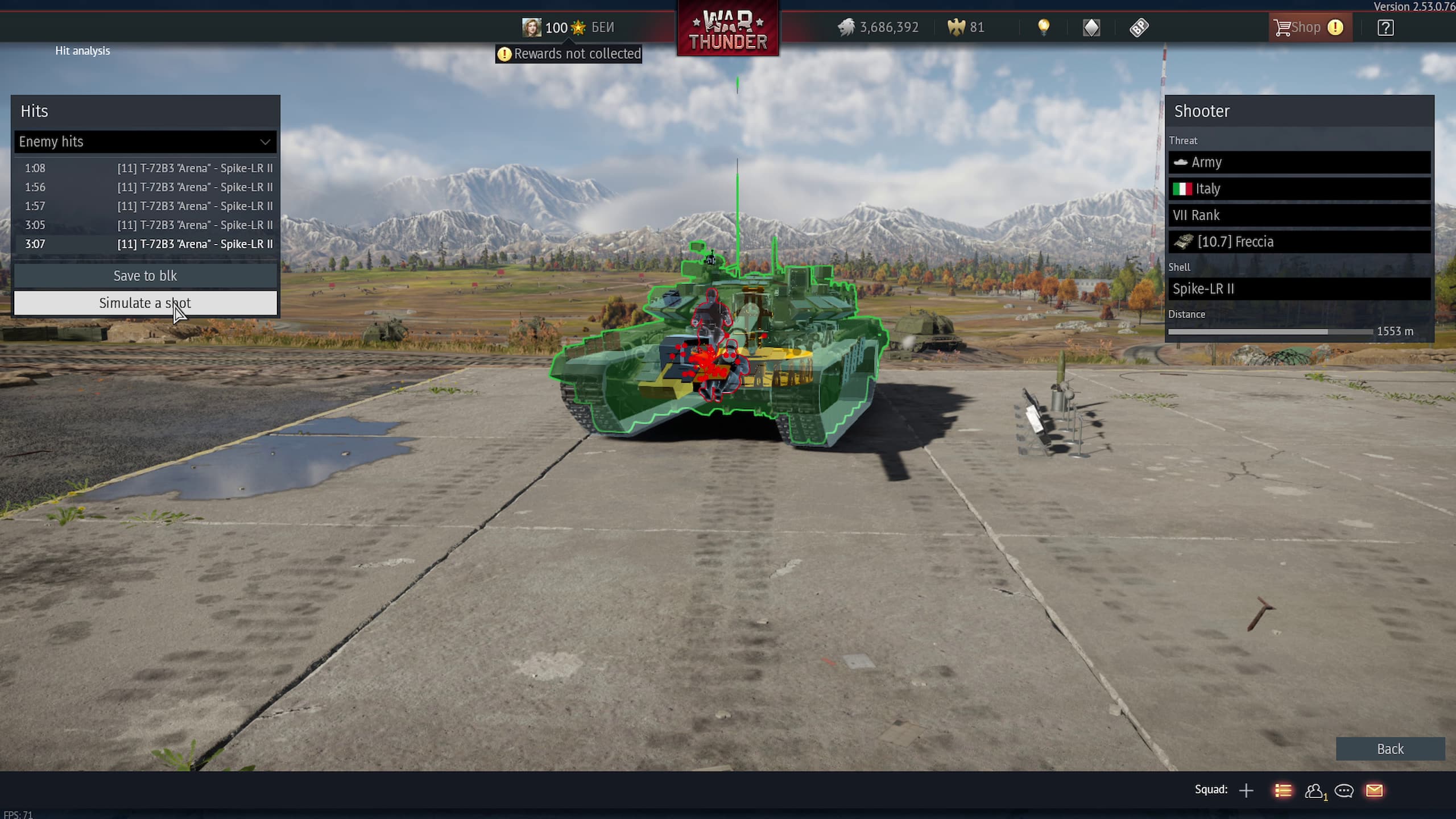This screenshot has height=819, width=1456.
Task: Click the Rewards not collected notice
Action: click(x=569, y=54)
